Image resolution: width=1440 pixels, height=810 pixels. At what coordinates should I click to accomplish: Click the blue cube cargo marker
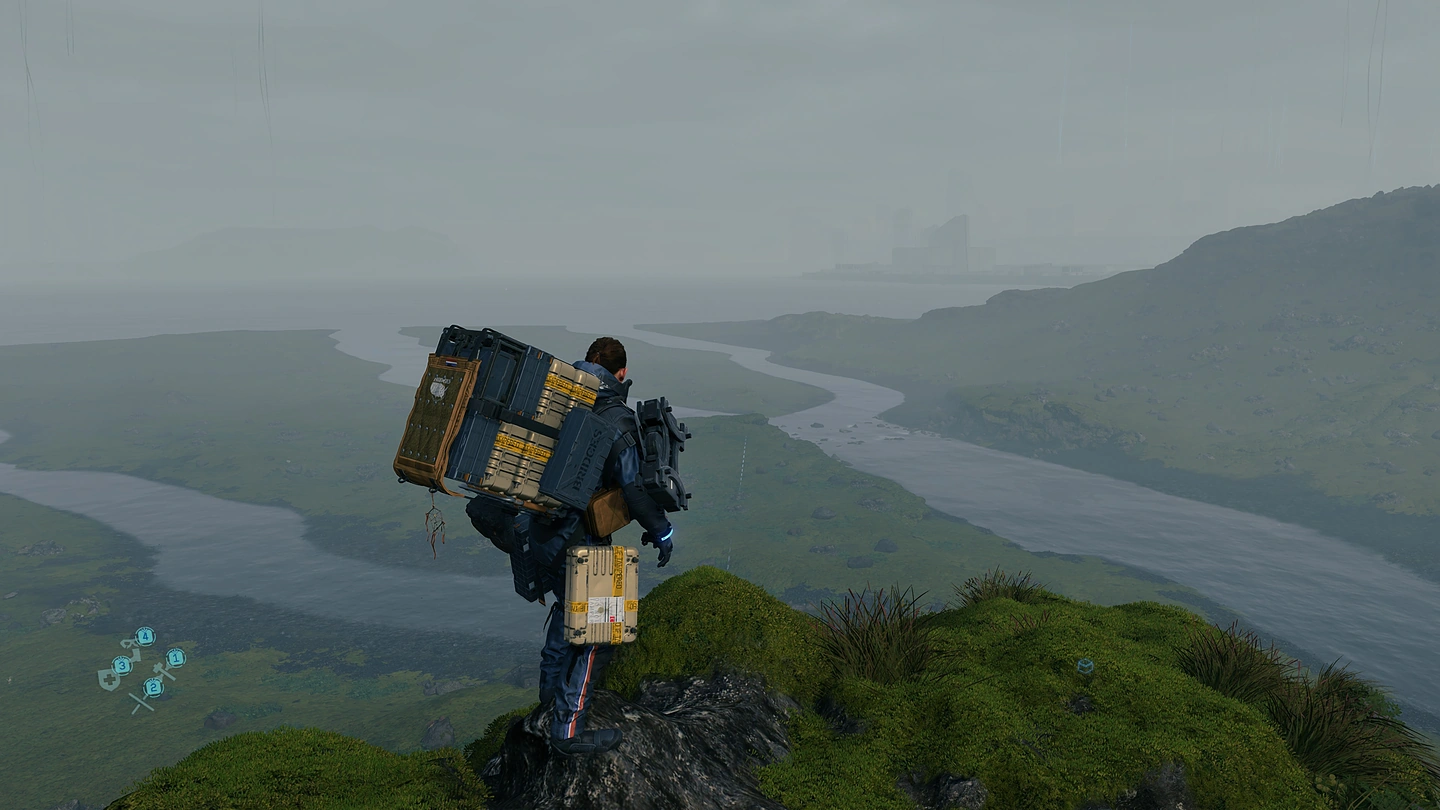click(x=1084, y=666)
